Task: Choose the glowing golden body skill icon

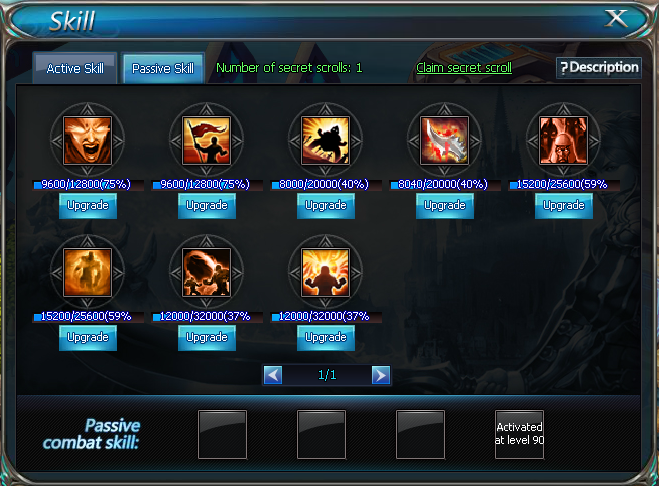Action: [x=88, y=271]
